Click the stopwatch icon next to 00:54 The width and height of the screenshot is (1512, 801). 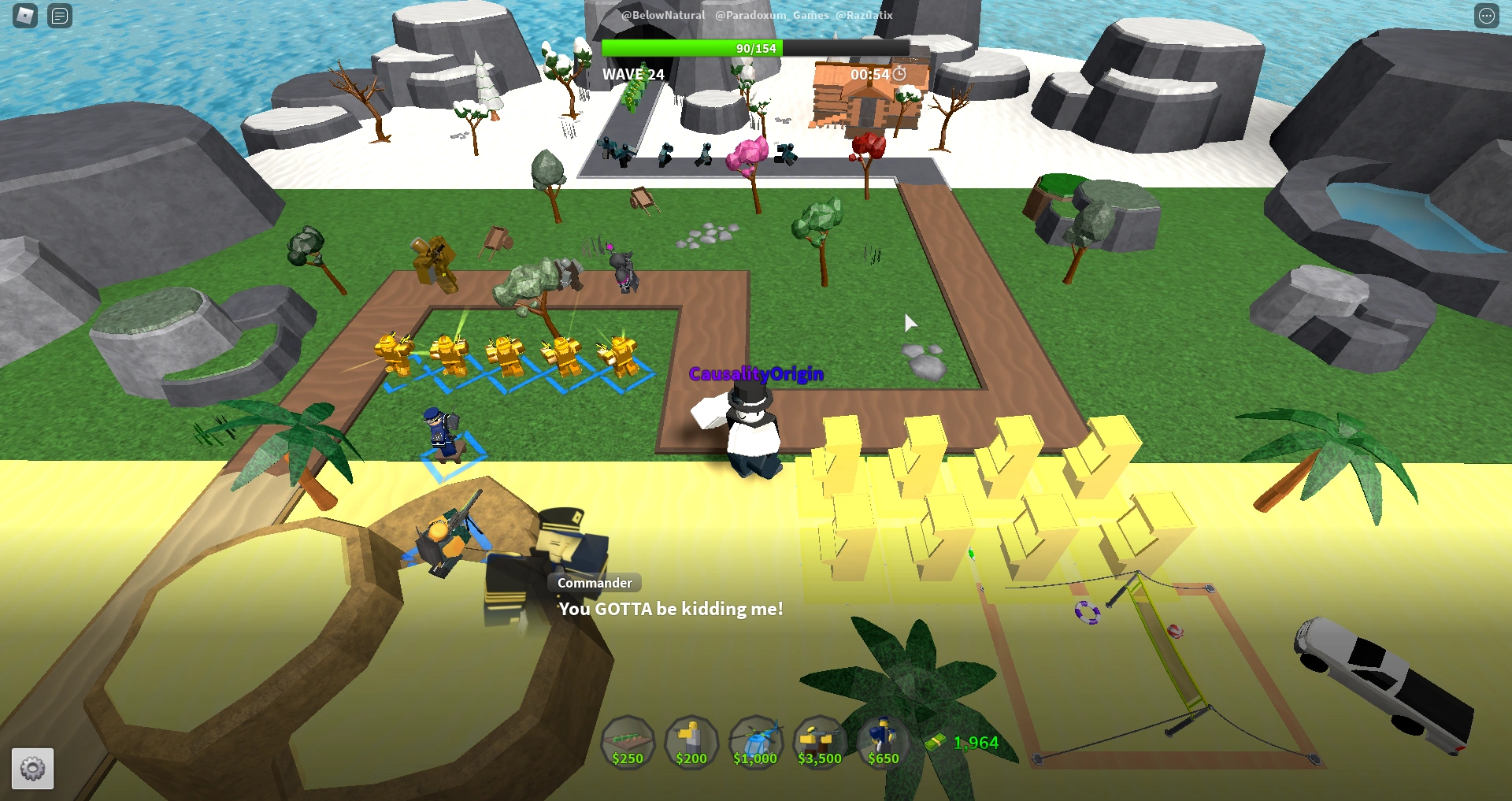click(x=900, y=73)
